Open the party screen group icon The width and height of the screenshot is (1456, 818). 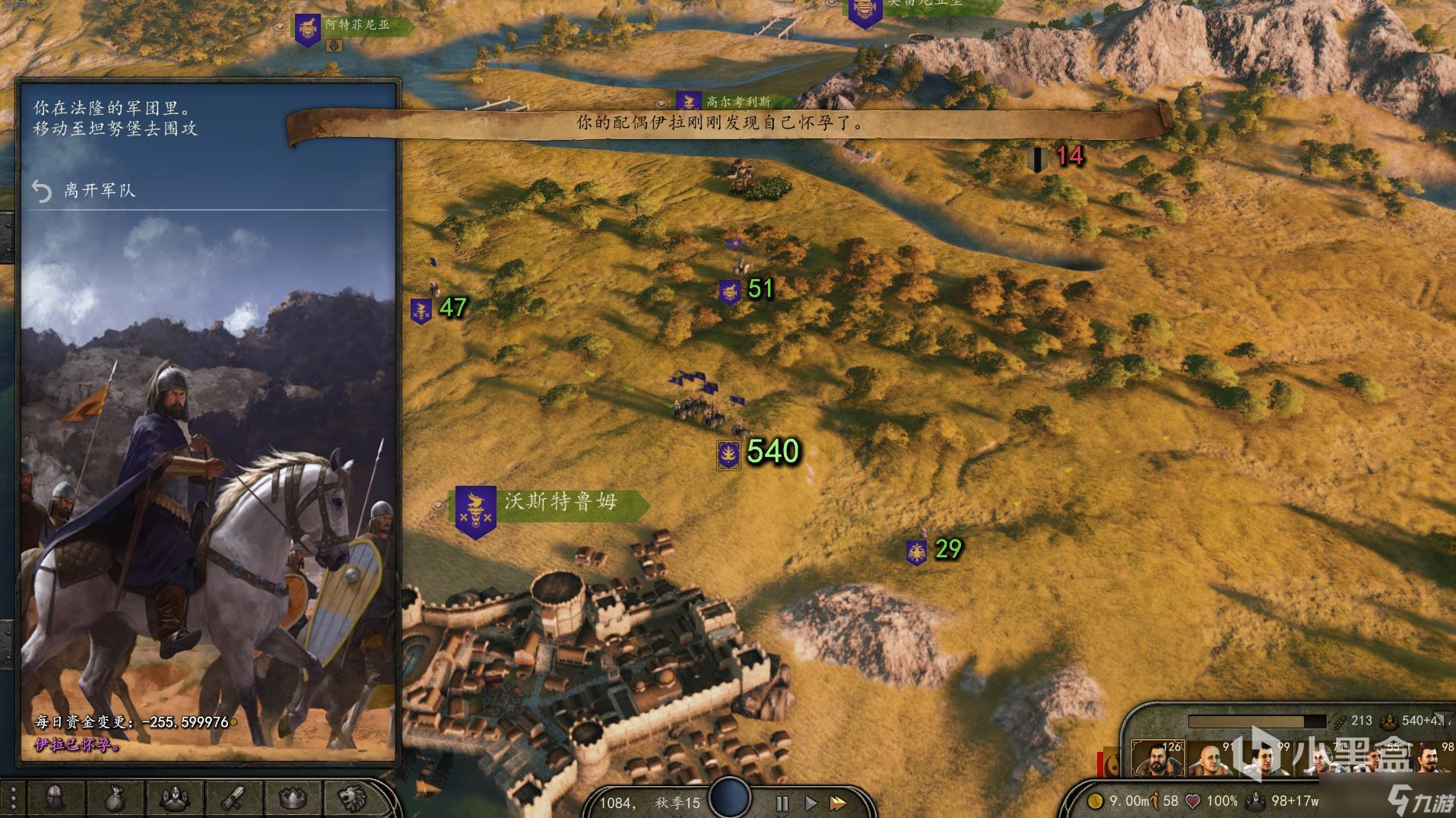coord(173,798)
